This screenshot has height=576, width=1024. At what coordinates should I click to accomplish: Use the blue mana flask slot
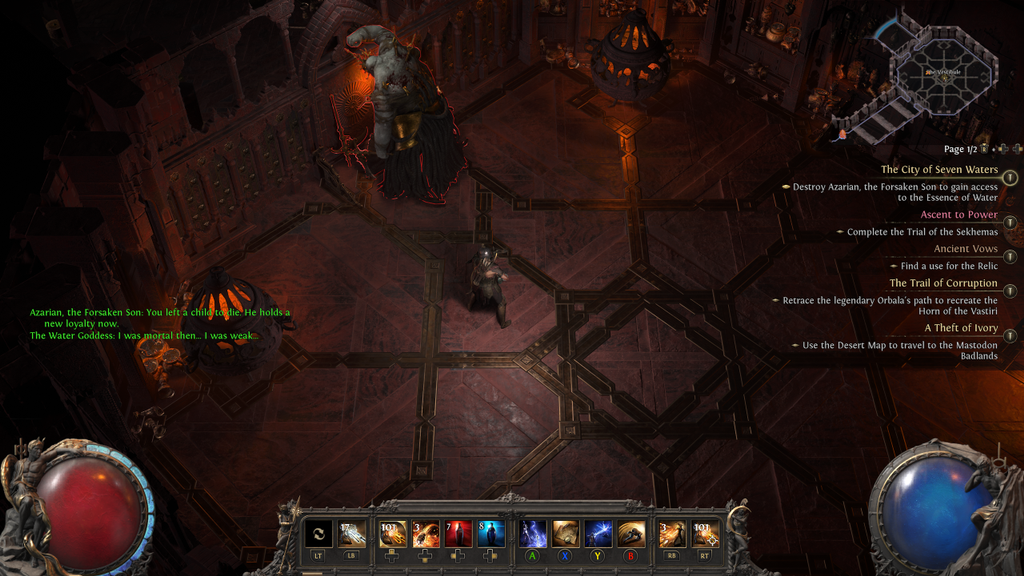[x=490, y=534]
